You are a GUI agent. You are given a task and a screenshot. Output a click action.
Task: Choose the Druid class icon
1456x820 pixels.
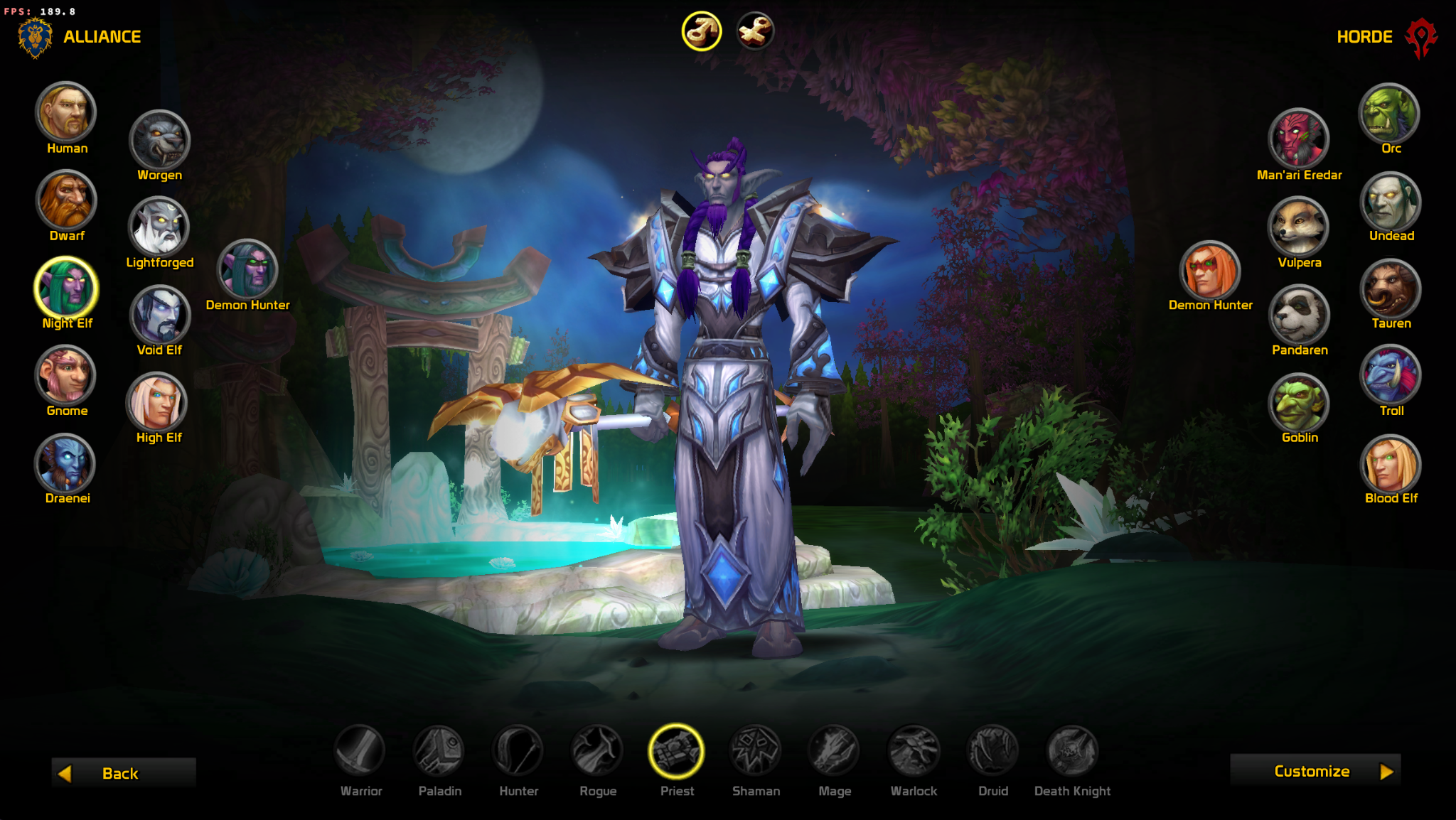992,750
